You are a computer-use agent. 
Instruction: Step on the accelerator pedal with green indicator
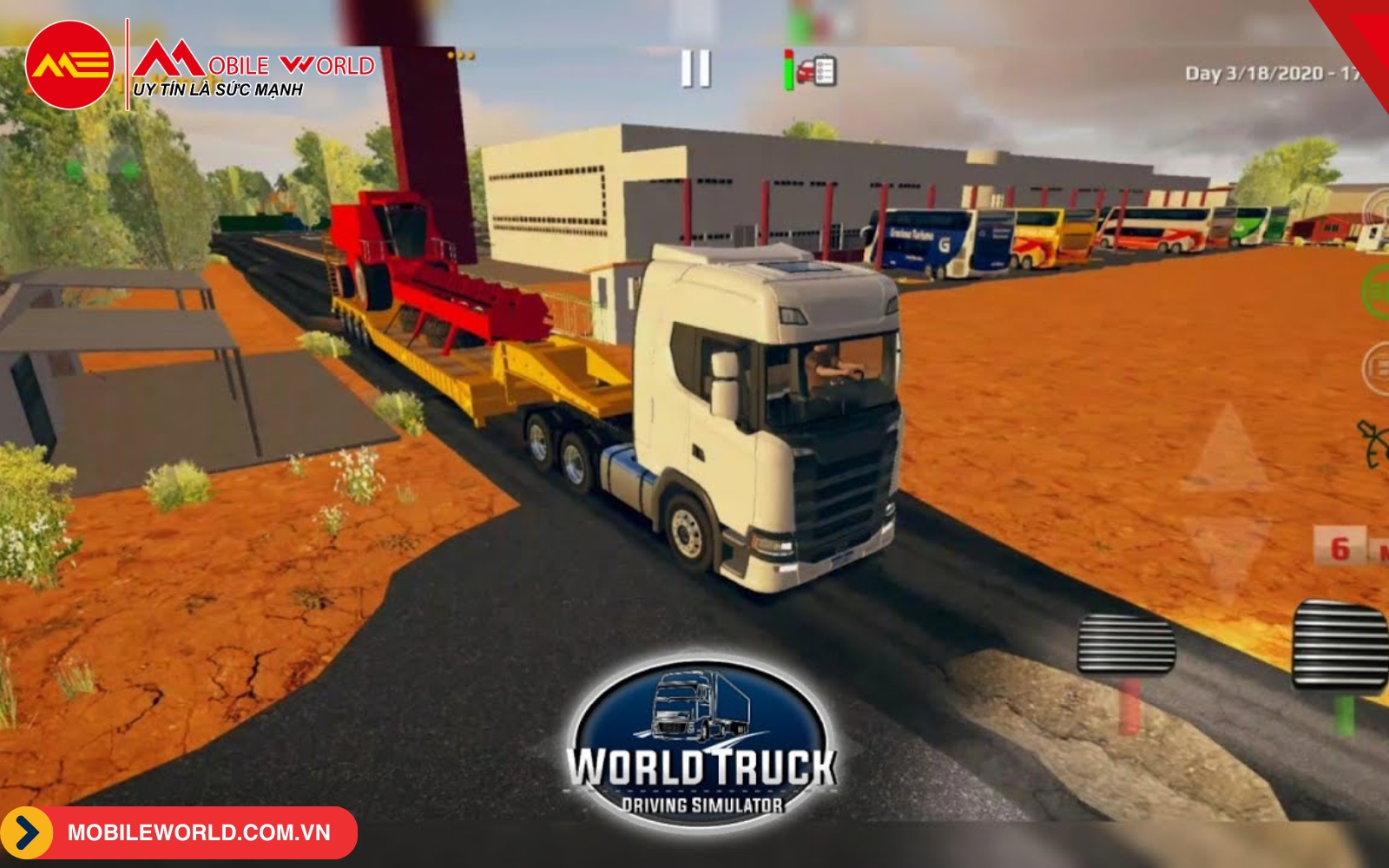(1340, 647)
